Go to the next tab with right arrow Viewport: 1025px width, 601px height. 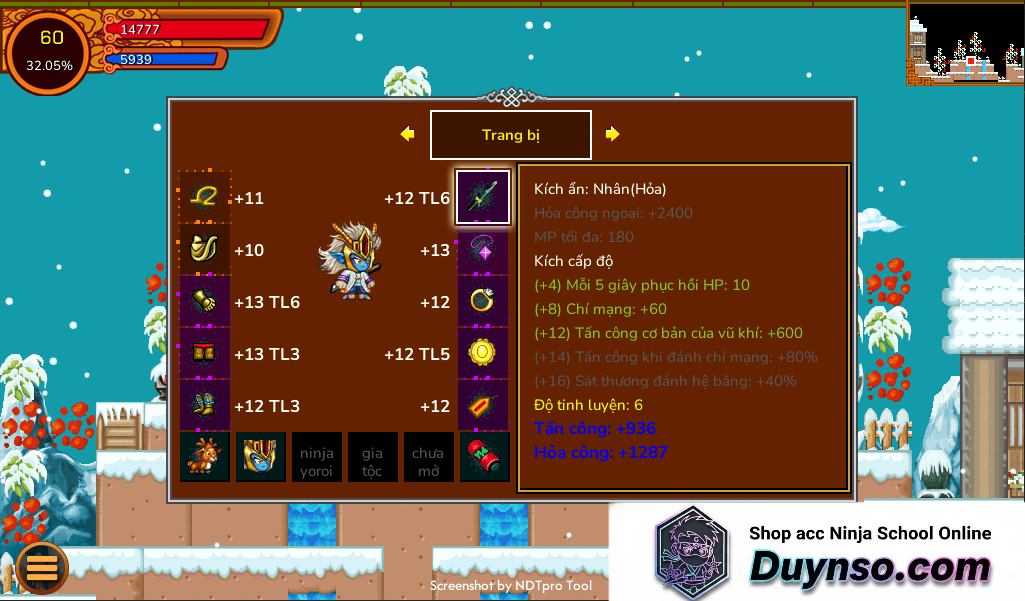point(612,134)
